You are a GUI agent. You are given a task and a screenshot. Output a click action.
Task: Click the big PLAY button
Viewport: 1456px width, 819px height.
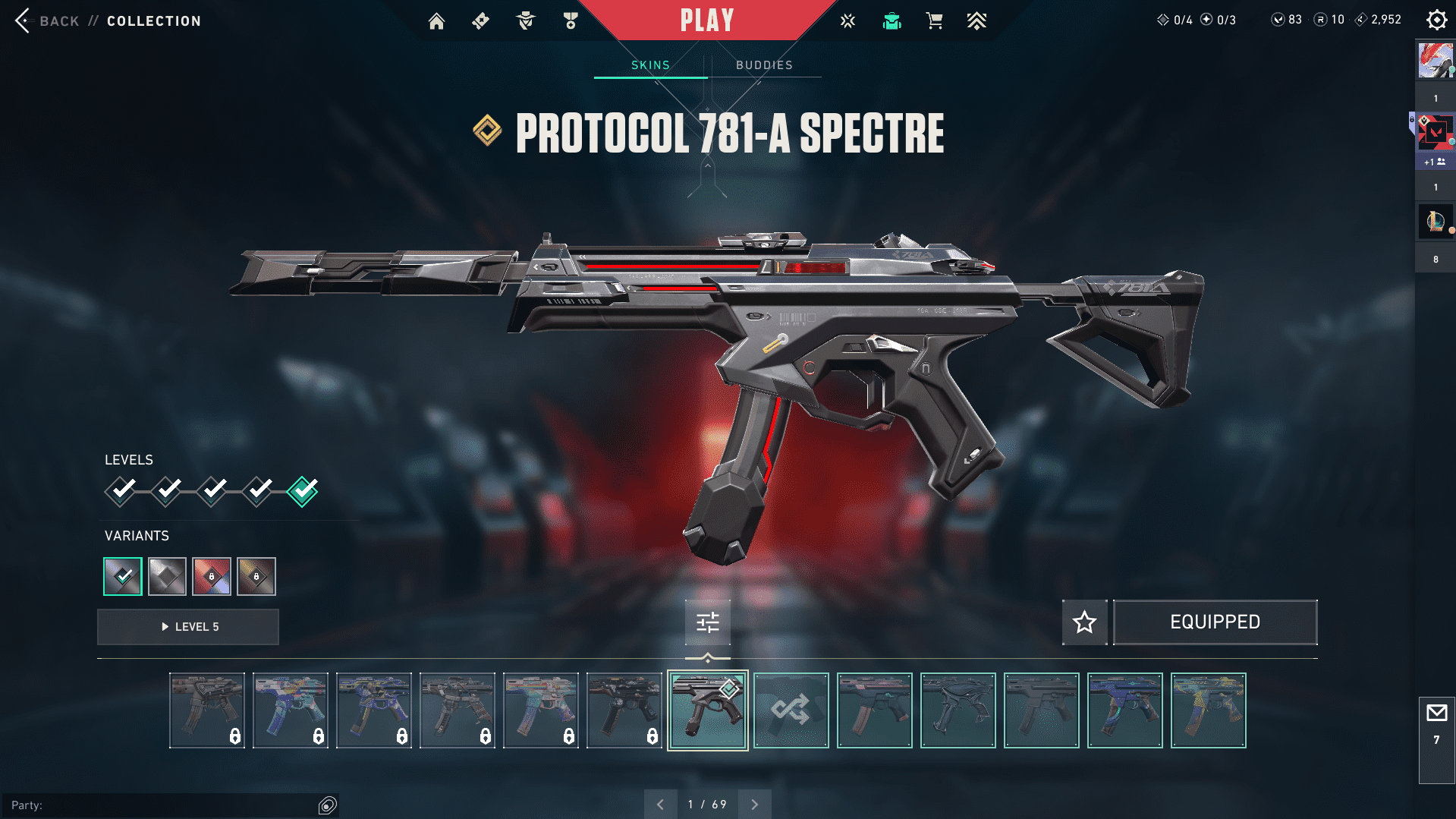pyautogui.click(x=707, y=20)
